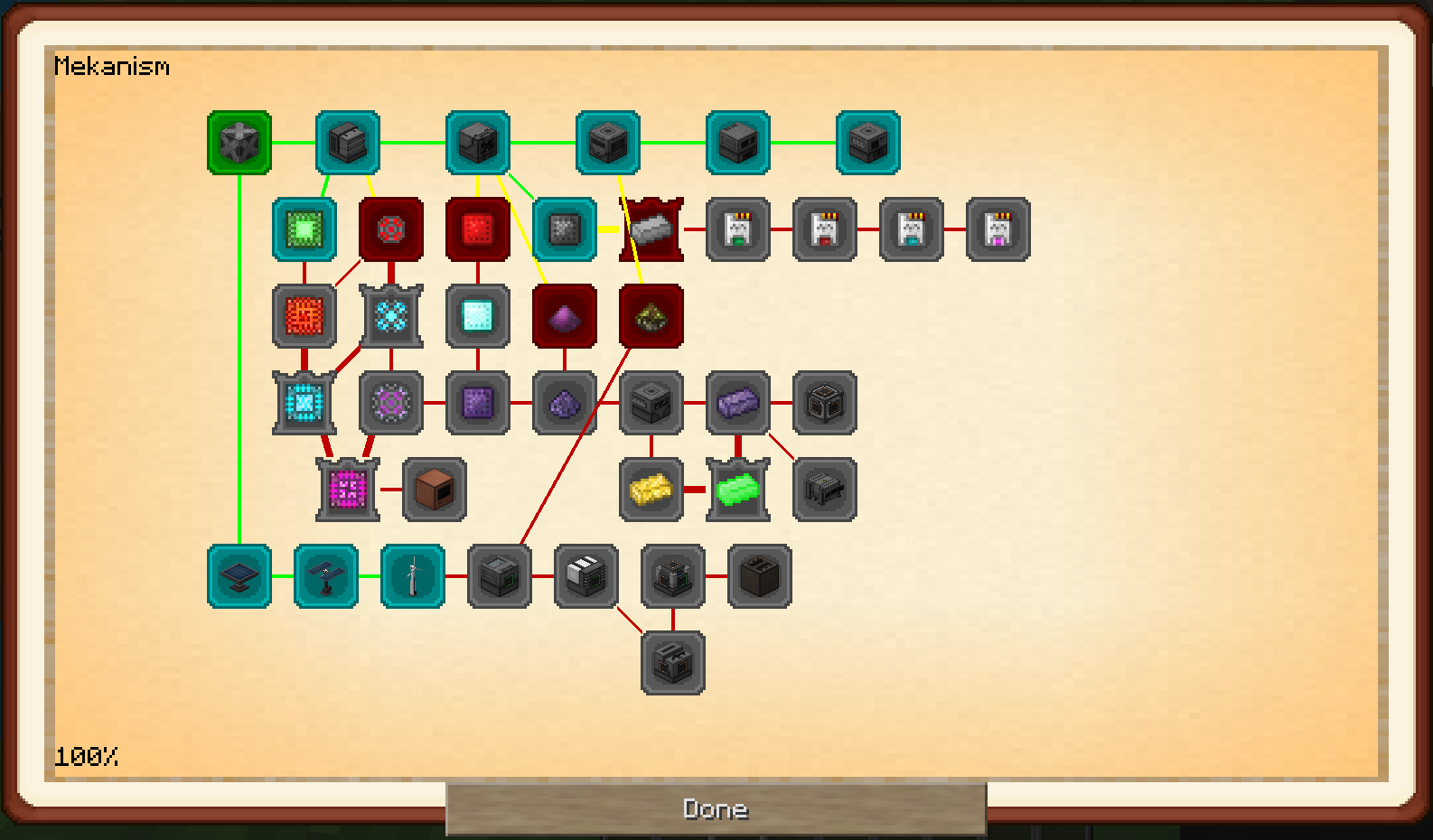This screenshot has width=1433, height=840.
Task: Select the pink-screen robot advancement node
Action: click(x=998, y=229)
